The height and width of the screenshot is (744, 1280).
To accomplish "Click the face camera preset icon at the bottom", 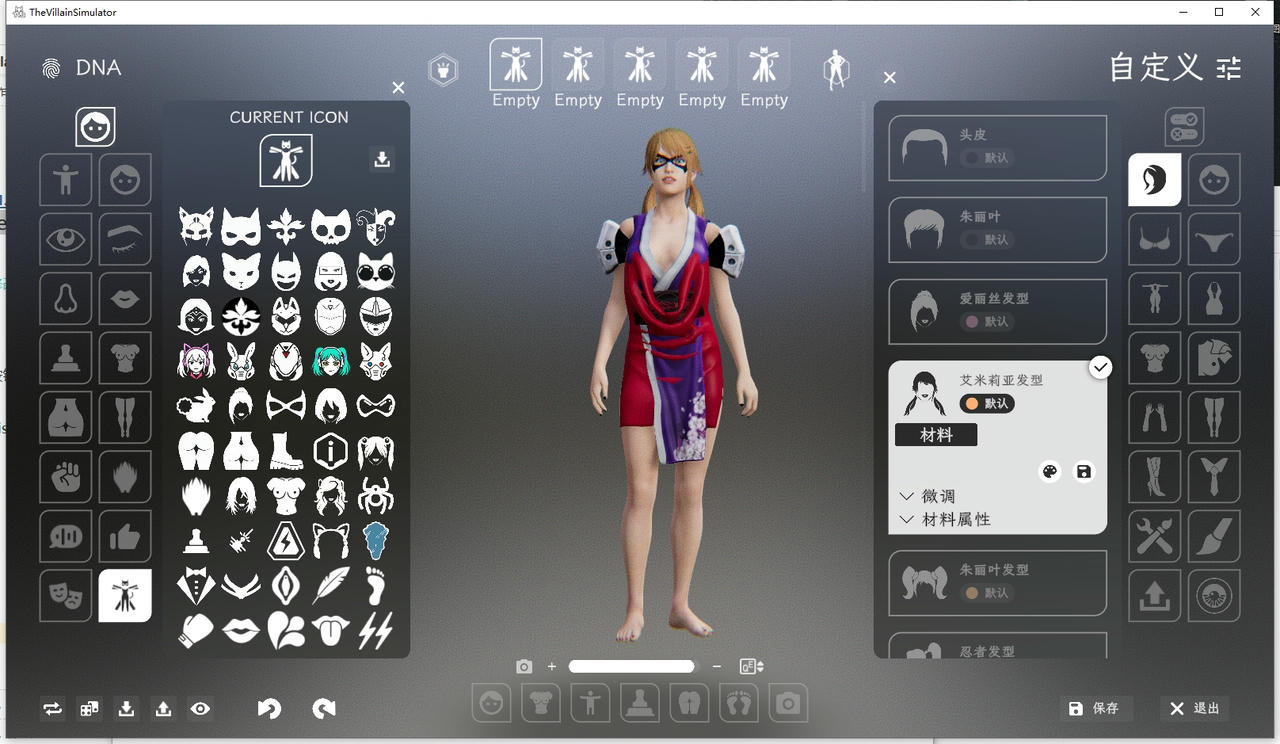I will pos(491,703).
